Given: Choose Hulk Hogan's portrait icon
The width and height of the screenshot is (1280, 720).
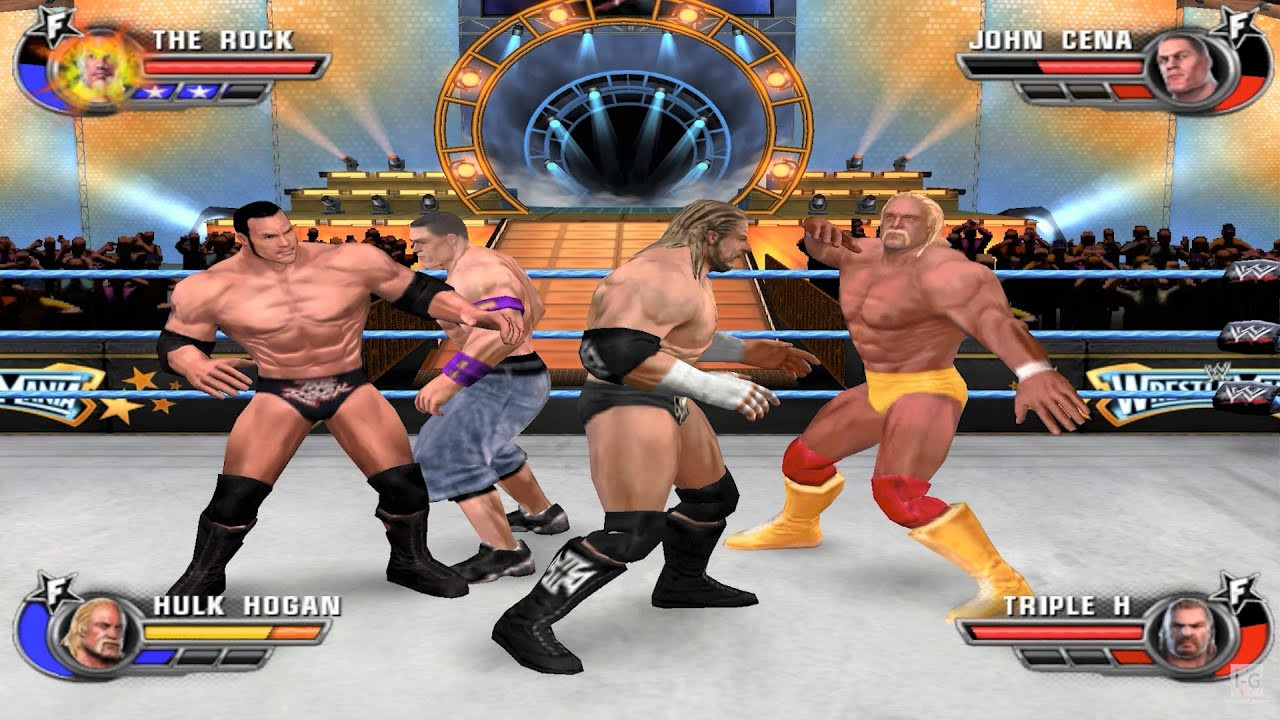Looking at the screenshot, I should pos(95,632).
